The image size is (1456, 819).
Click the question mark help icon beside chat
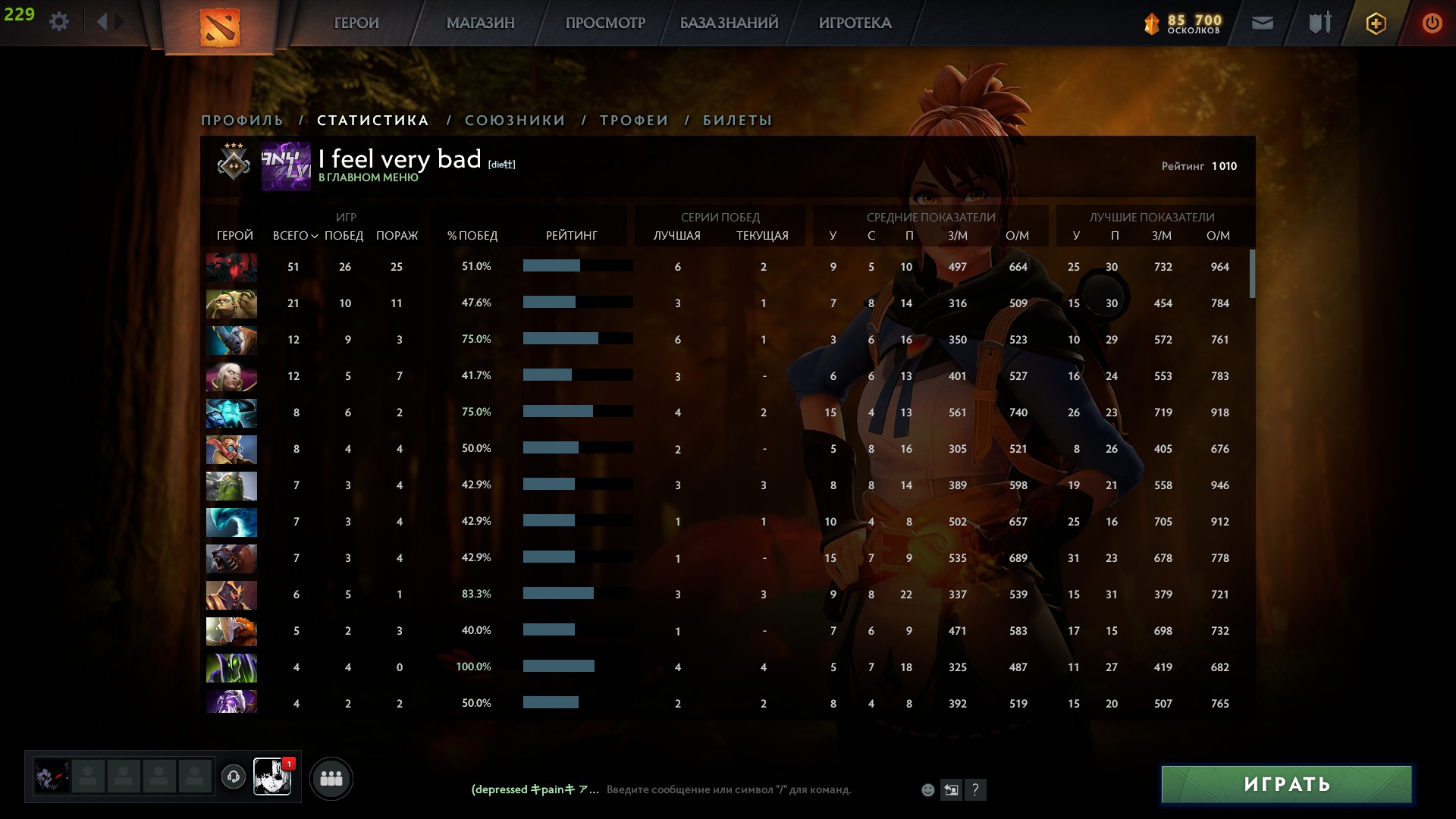pos(975,789)
